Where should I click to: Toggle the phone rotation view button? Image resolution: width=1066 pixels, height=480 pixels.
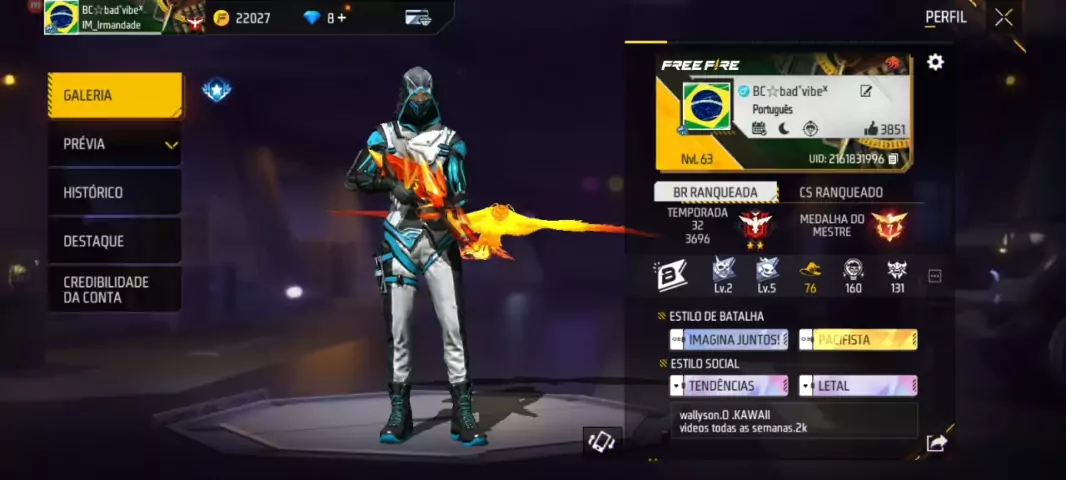coord(602,441)
